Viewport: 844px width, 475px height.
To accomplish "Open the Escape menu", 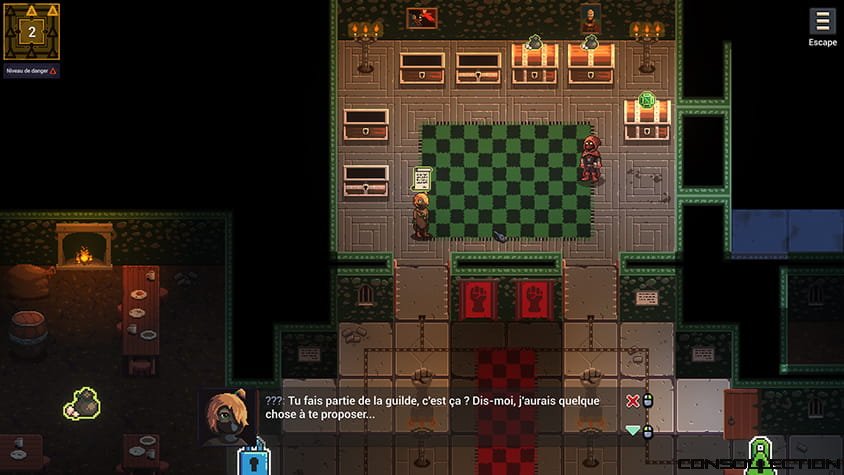I will coord(822,23).
